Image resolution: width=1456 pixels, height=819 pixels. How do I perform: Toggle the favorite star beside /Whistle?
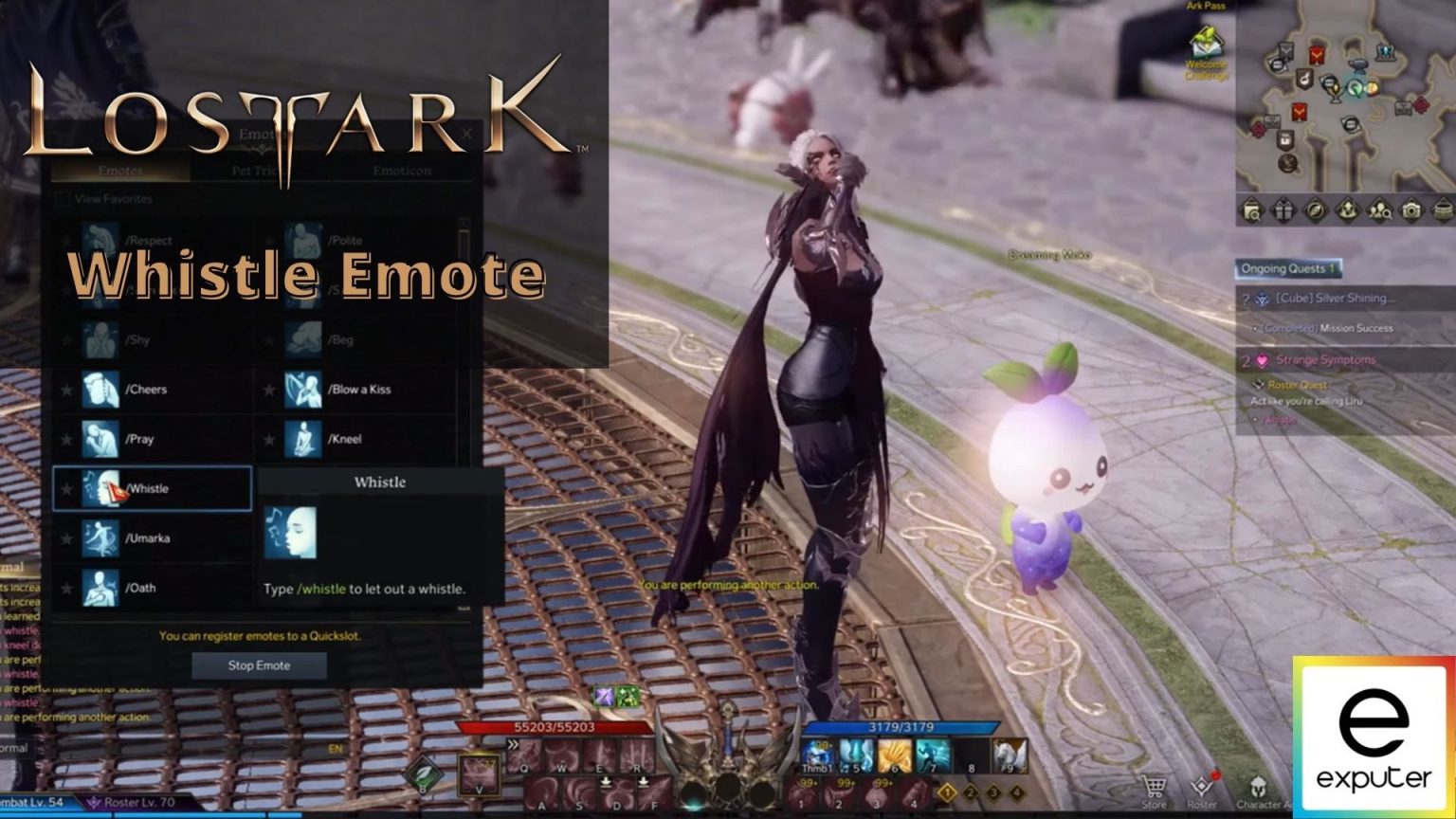pyautogui.click(x=67, y=487)
